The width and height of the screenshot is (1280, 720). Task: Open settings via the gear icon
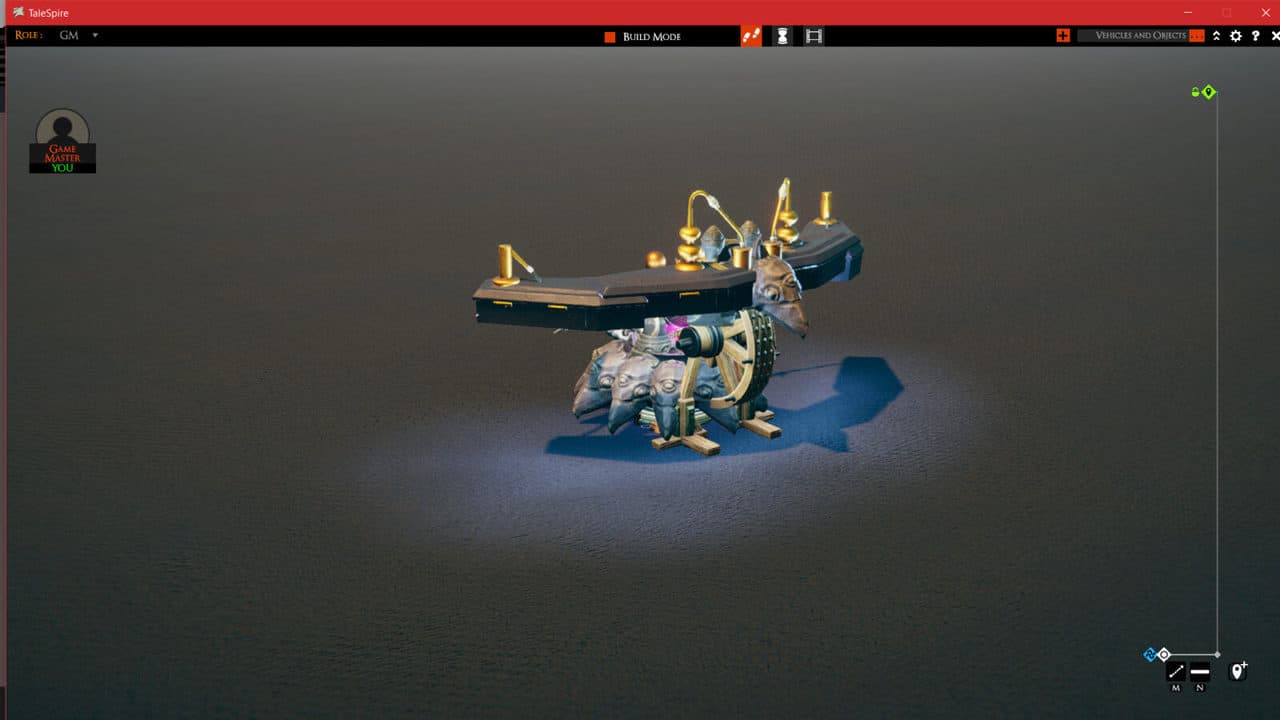click(1236, 36)
